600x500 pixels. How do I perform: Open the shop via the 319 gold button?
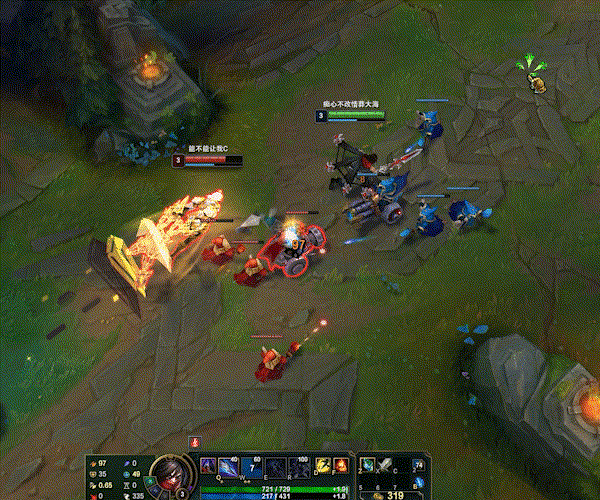[x=392, y=493]
